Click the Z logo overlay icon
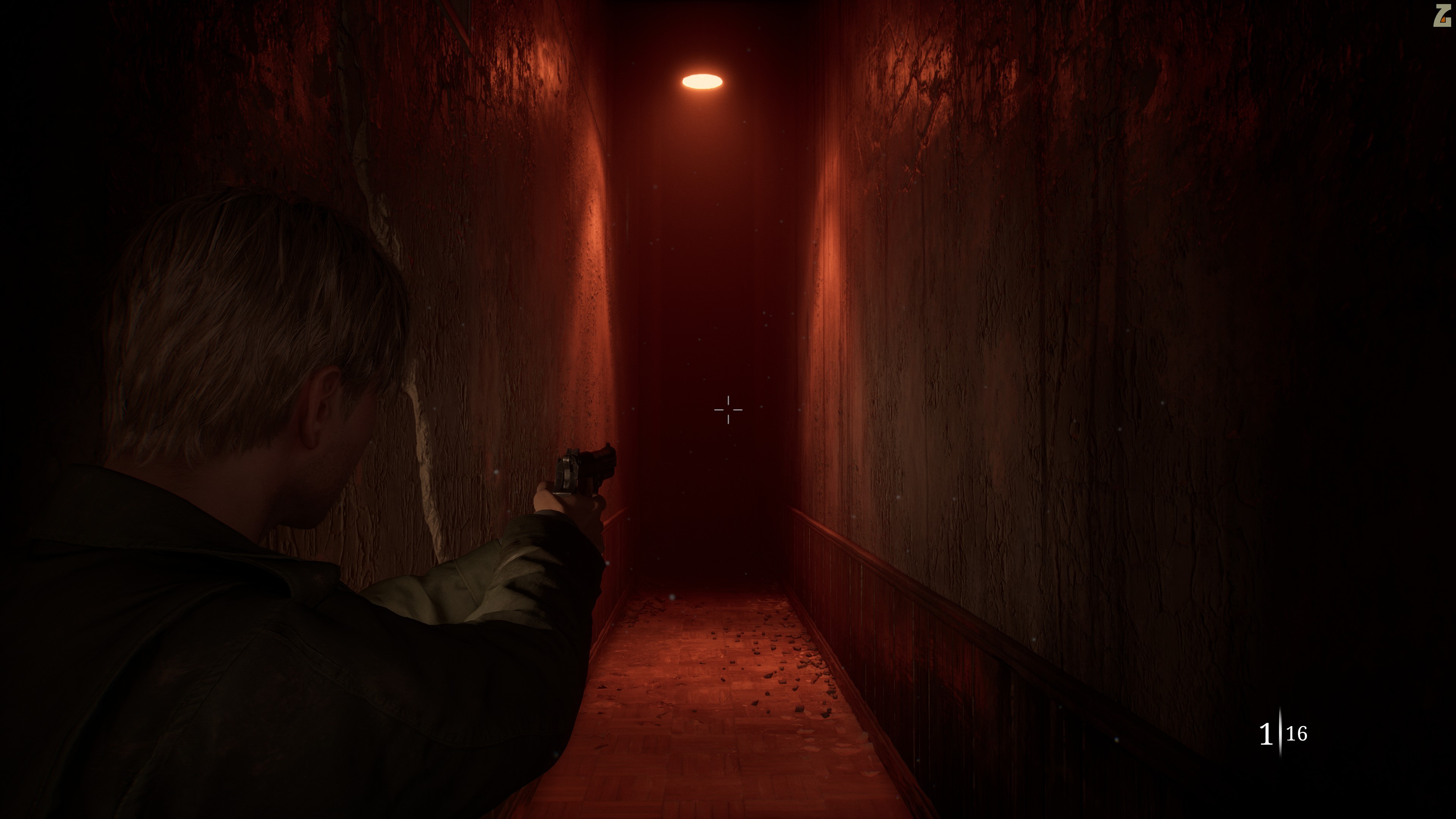This screenshot has width=1456, height=819. tap(1442, 16)
